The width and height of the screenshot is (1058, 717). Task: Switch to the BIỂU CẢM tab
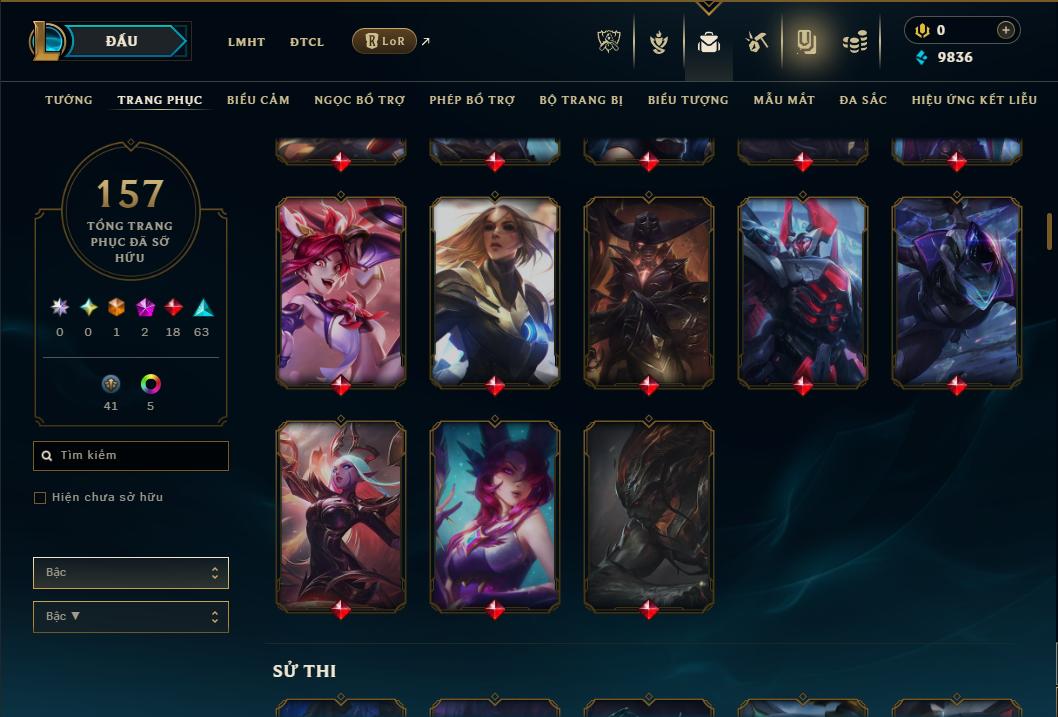(258, 100)
